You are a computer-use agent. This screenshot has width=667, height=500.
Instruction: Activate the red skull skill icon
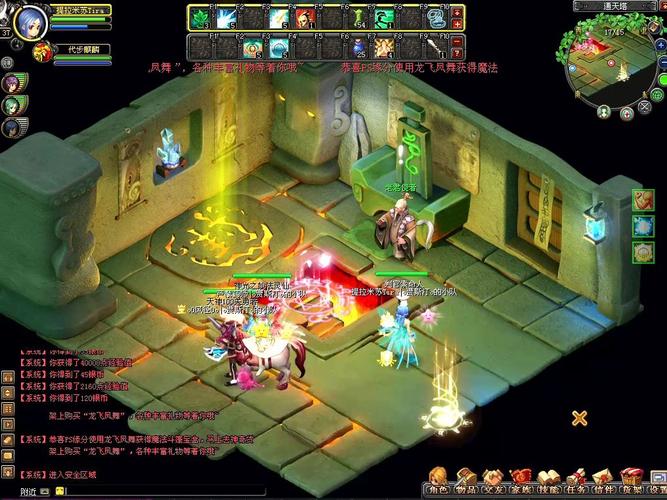tap(305, 18)
